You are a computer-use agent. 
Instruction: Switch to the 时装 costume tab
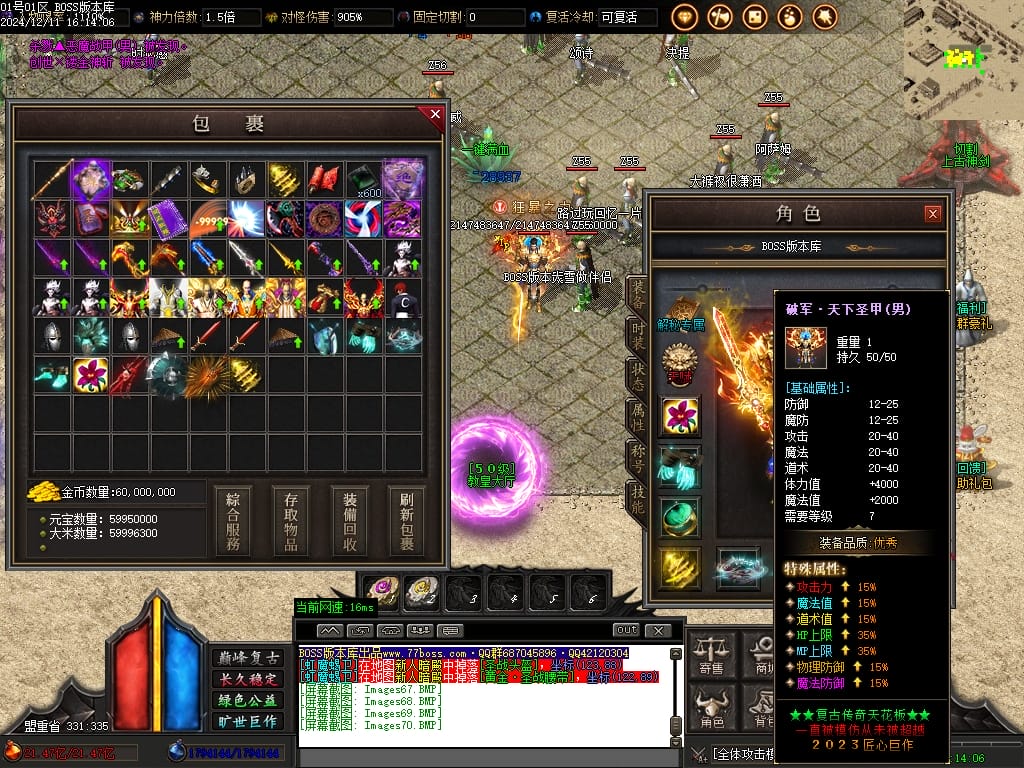pos(637,335)
